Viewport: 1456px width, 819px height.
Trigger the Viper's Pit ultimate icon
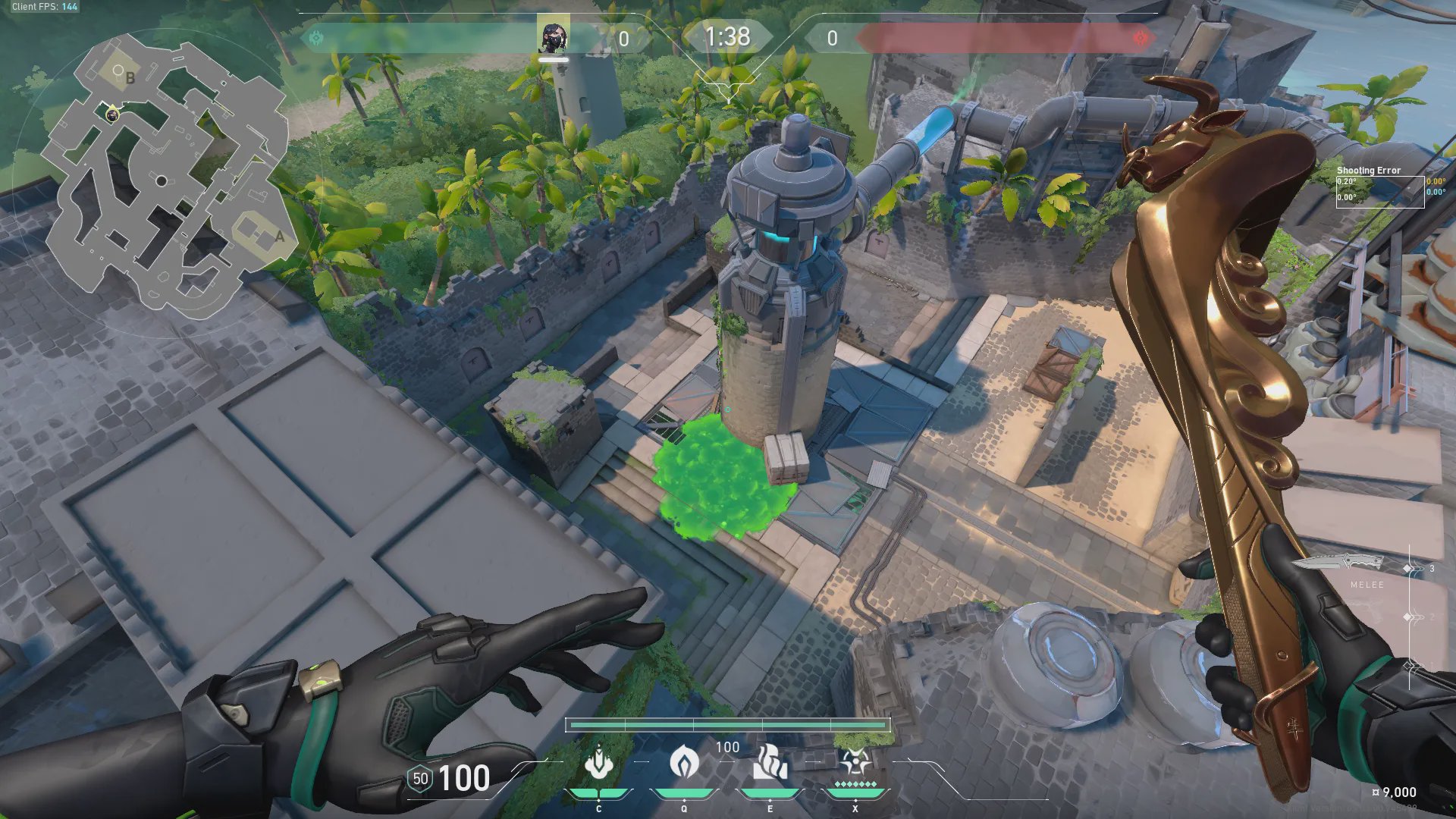855,761
